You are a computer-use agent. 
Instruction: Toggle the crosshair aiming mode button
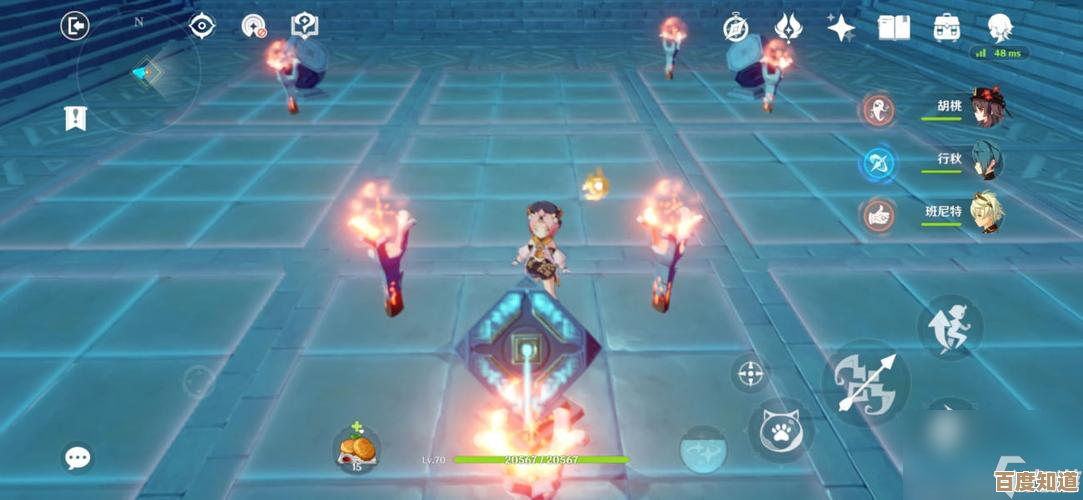[750, 374]
